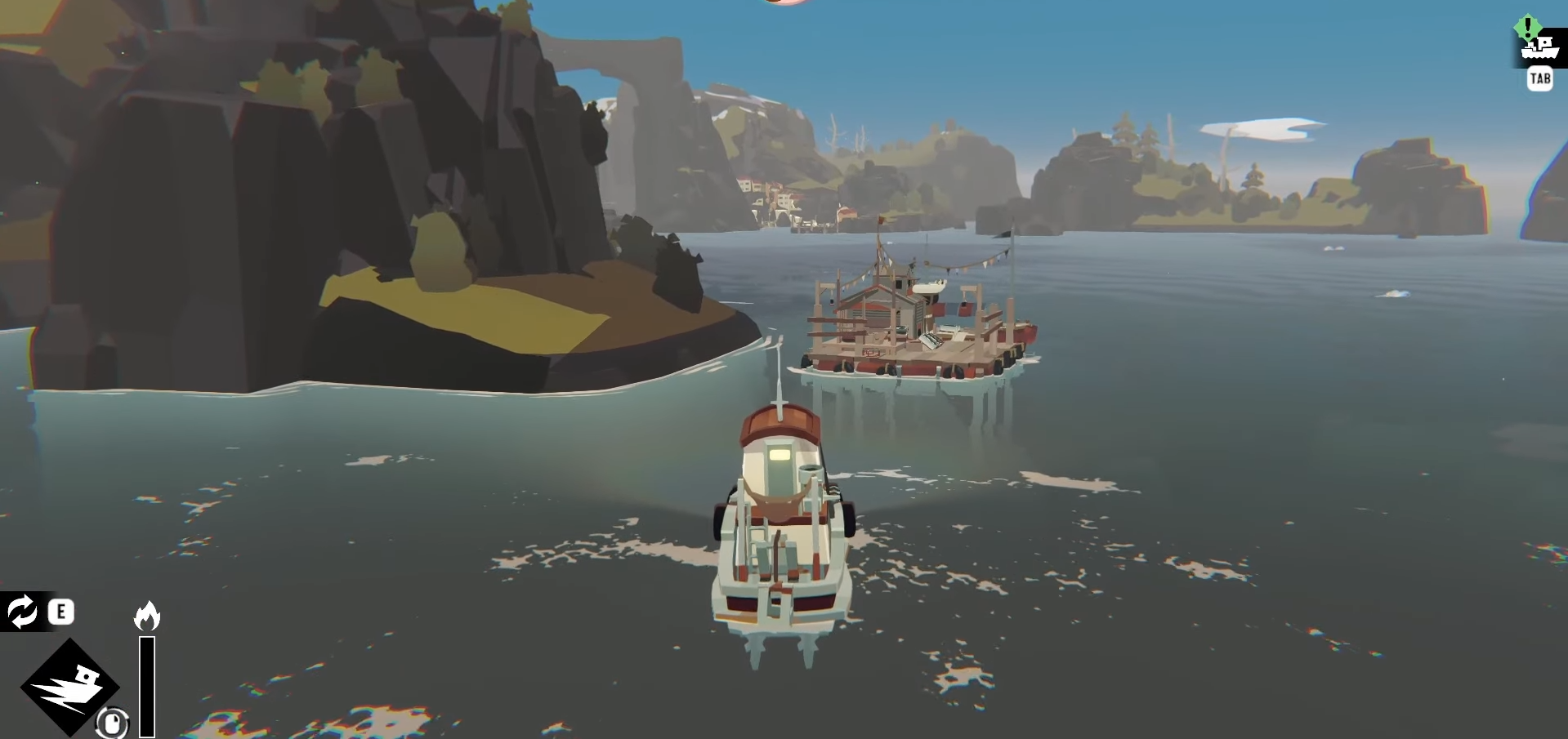Click the E key prompt badge
Viewport: 1568px width, 739px height.
[x=60, y=612]
